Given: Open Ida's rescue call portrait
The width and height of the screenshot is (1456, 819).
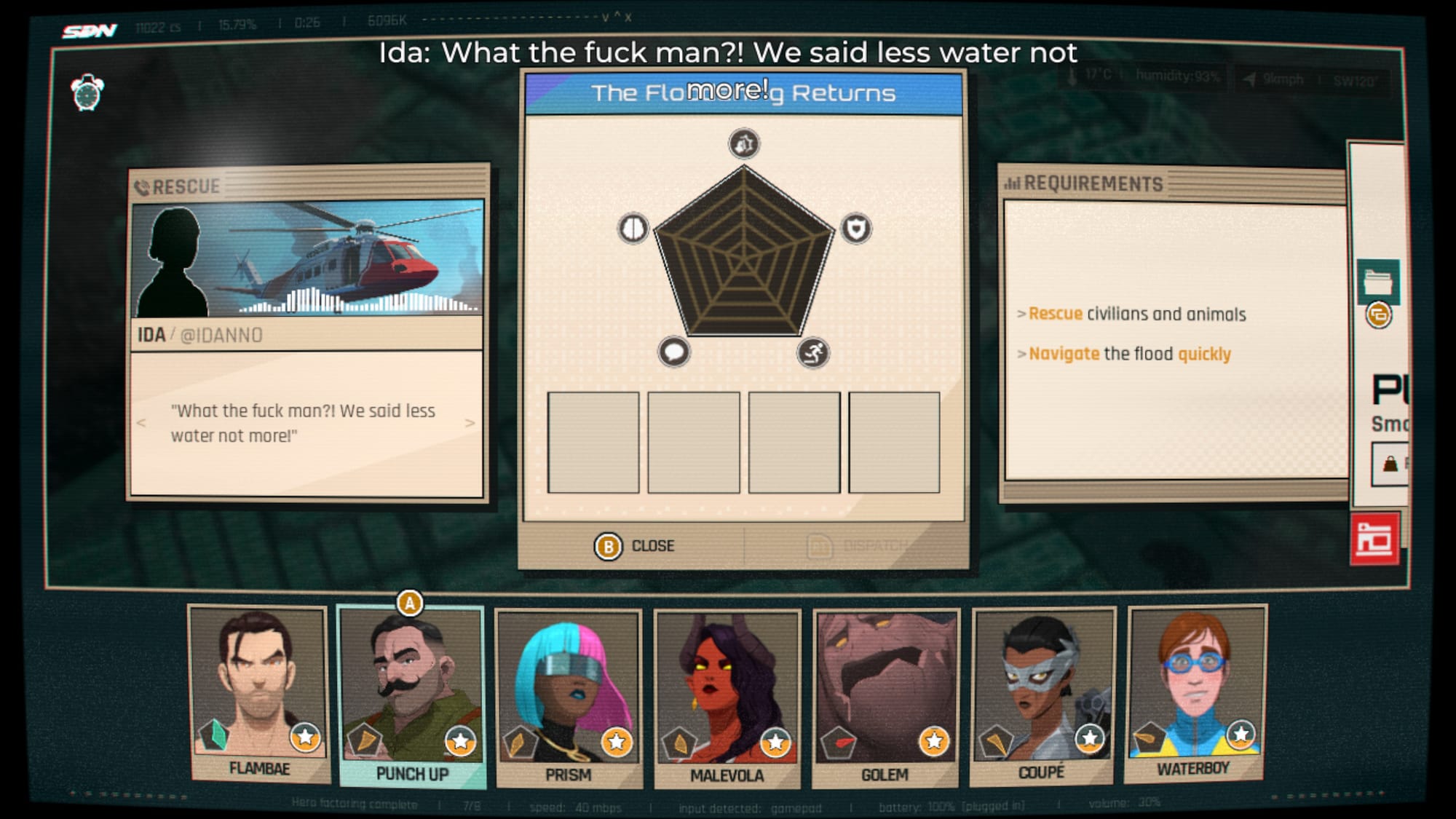Looking at the screenshot, I should click(x=306, y=258).
